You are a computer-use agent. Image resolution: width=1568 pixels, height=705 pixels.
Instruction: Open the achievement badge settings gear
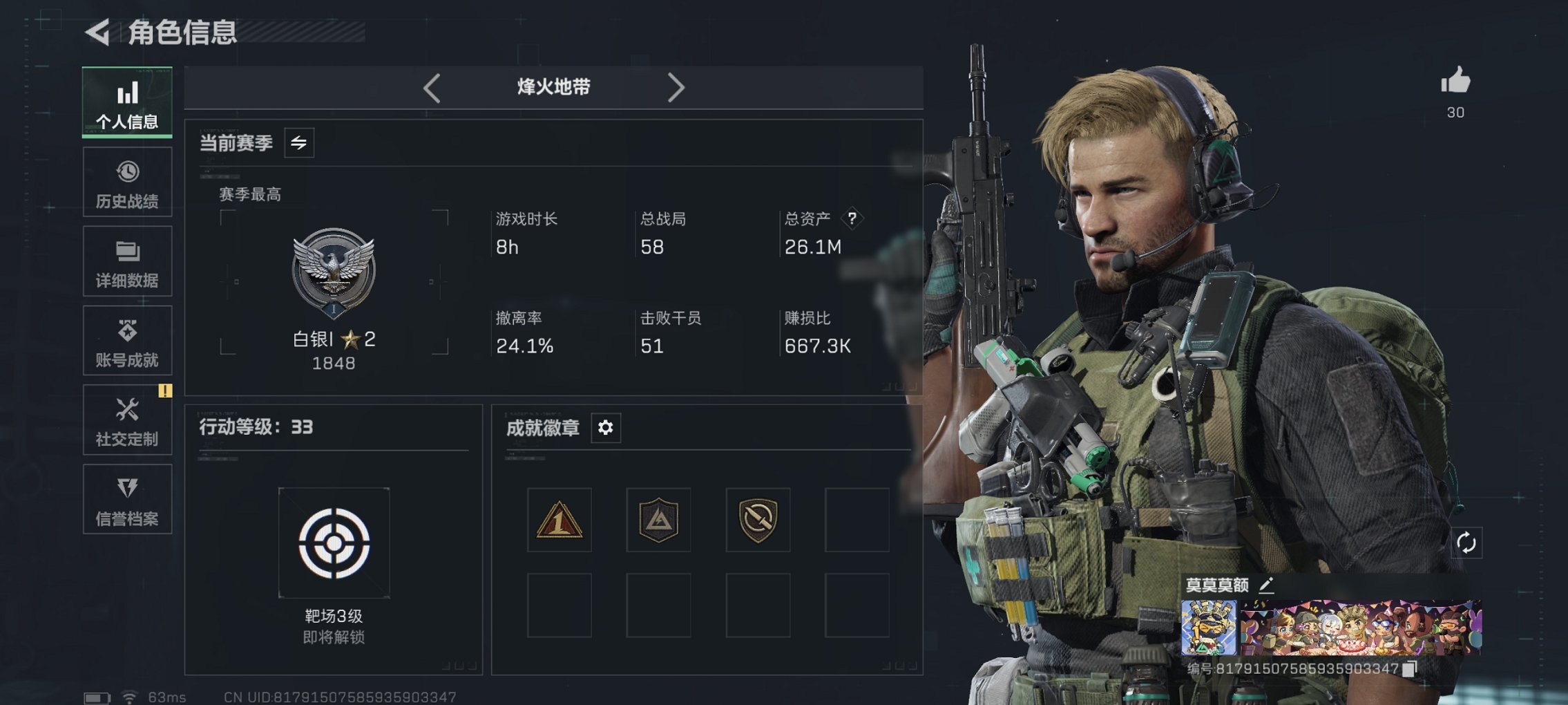pyautogui.click(x=606, y=428)
